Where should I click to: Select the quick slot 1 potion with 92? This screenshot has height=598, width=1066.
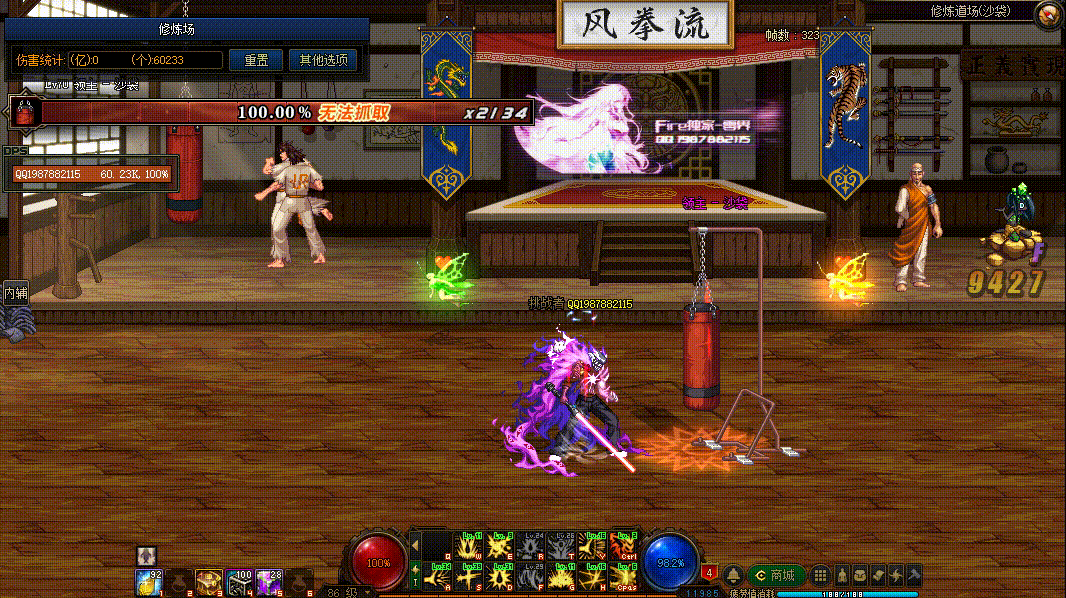149,581
